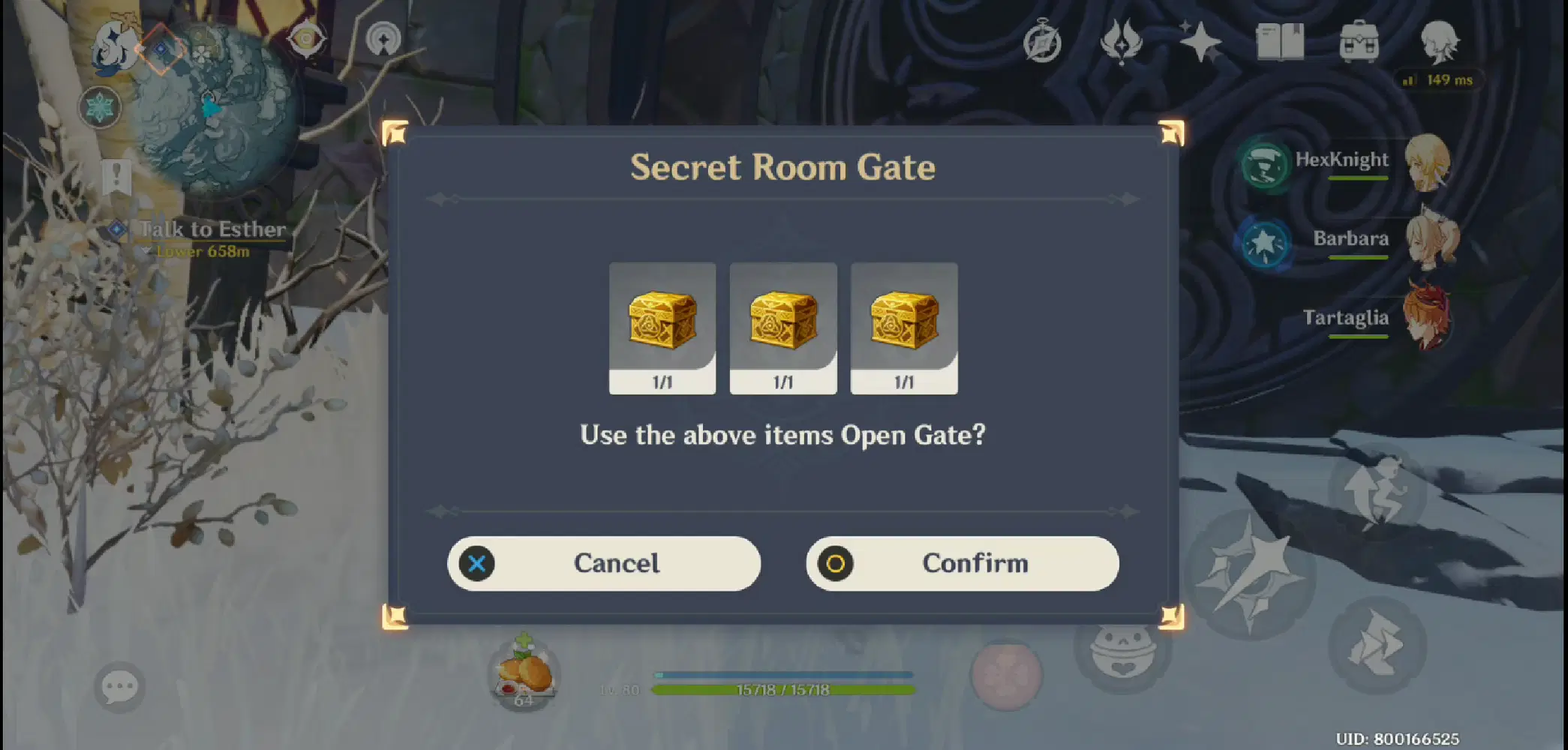Image resolution: width=1568 pixels, height=750 pixels.
Task: Open the Wish menu star icon
Action: click(1200, 43)
